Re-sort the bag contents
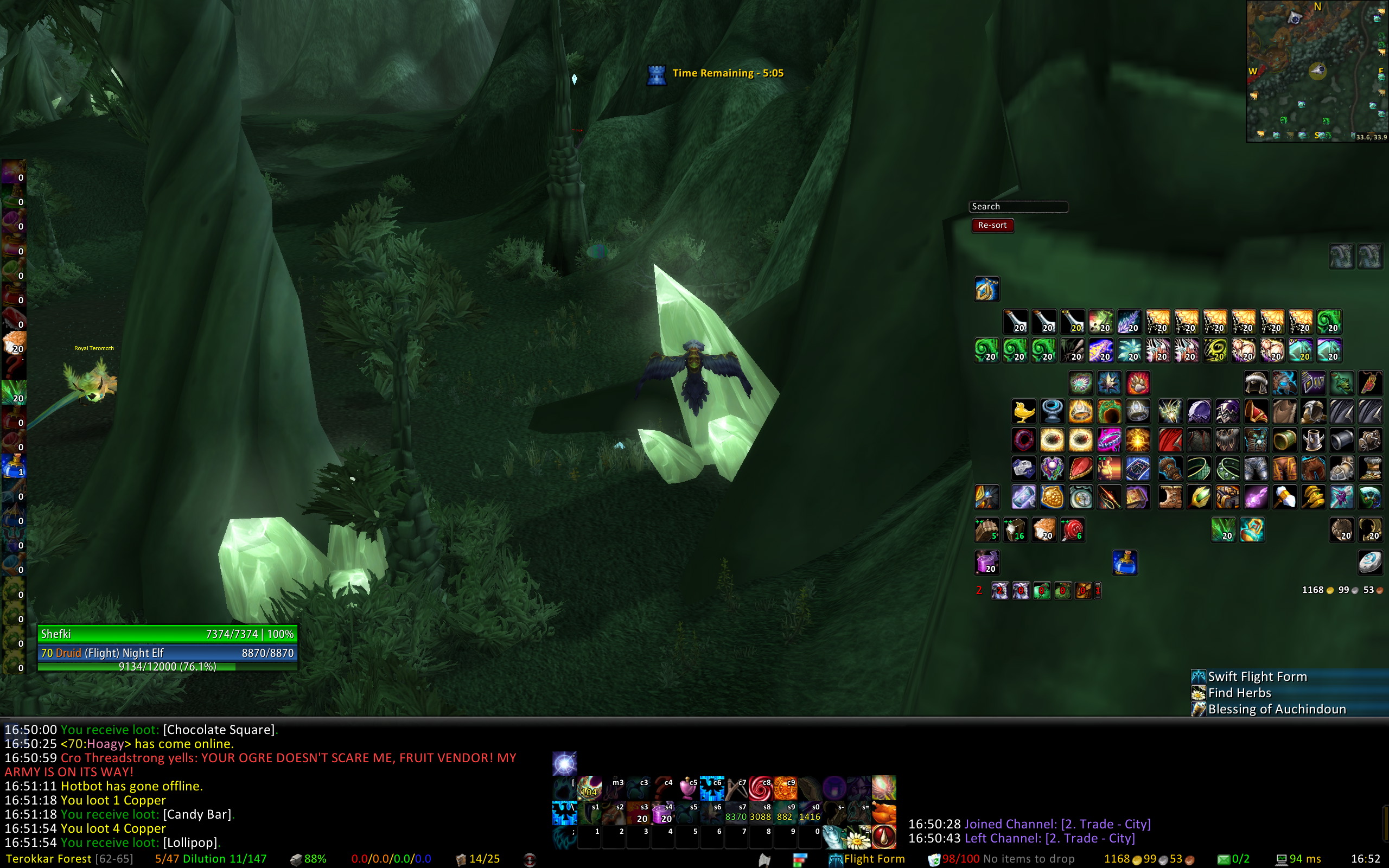This screenshot has width=1389, height=868. click(992, 225)
